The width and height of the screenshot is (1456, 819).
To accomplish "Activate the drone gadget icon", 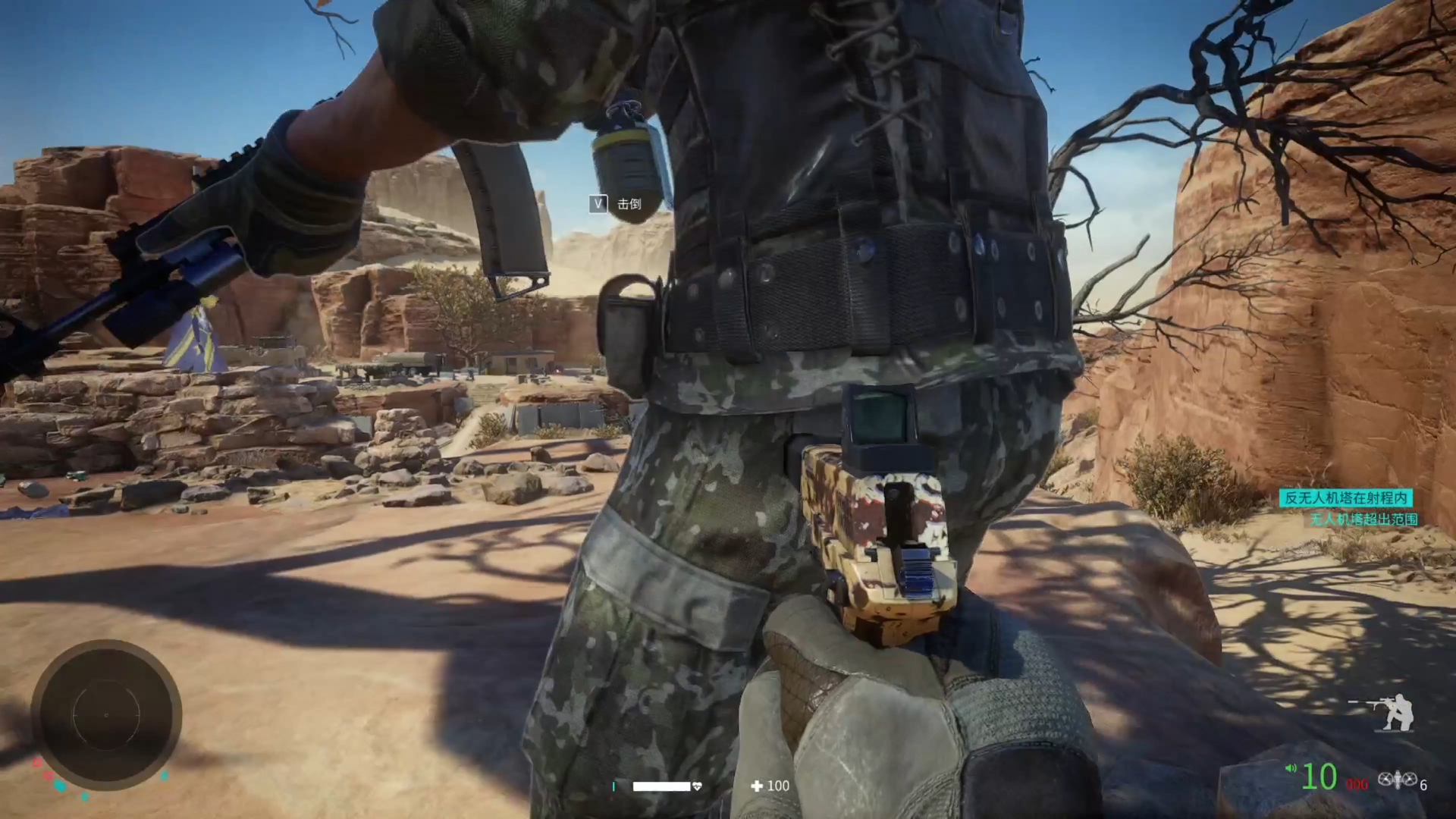I will 1397,779.
